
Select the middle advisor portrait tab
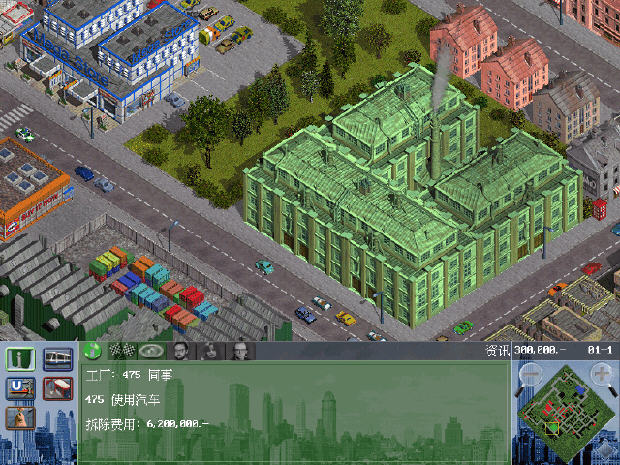click(211, 351)
